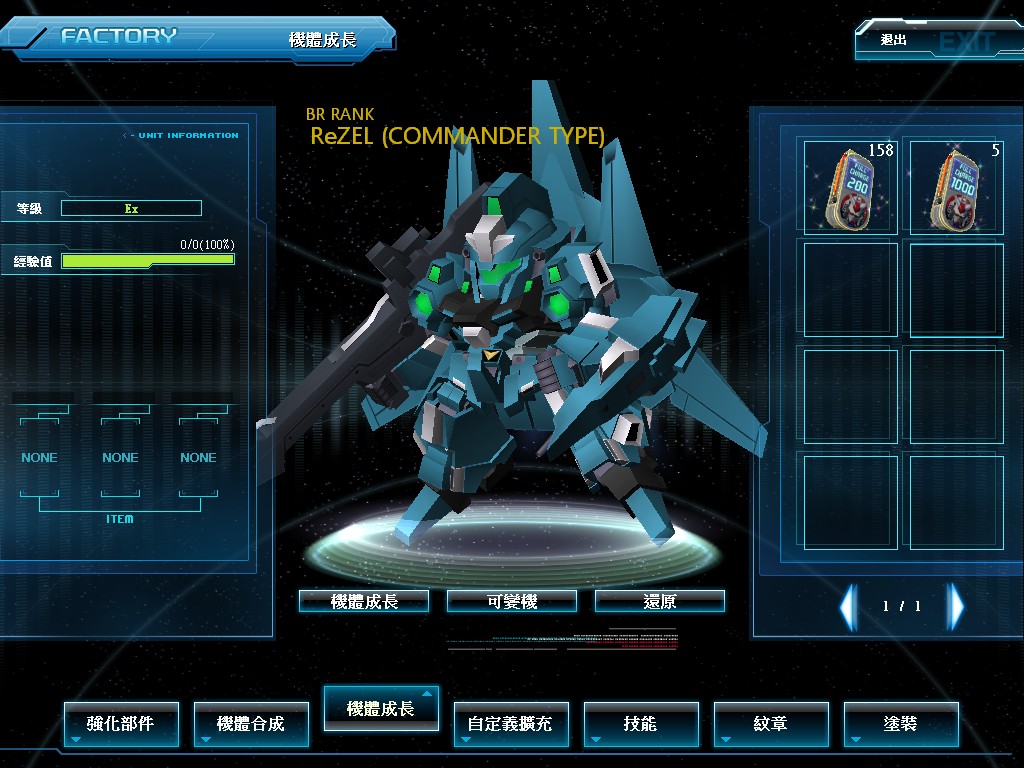1024x768 pixels.
Task: Go to previous inventory page arrow
Action: [x=848, y=606]
